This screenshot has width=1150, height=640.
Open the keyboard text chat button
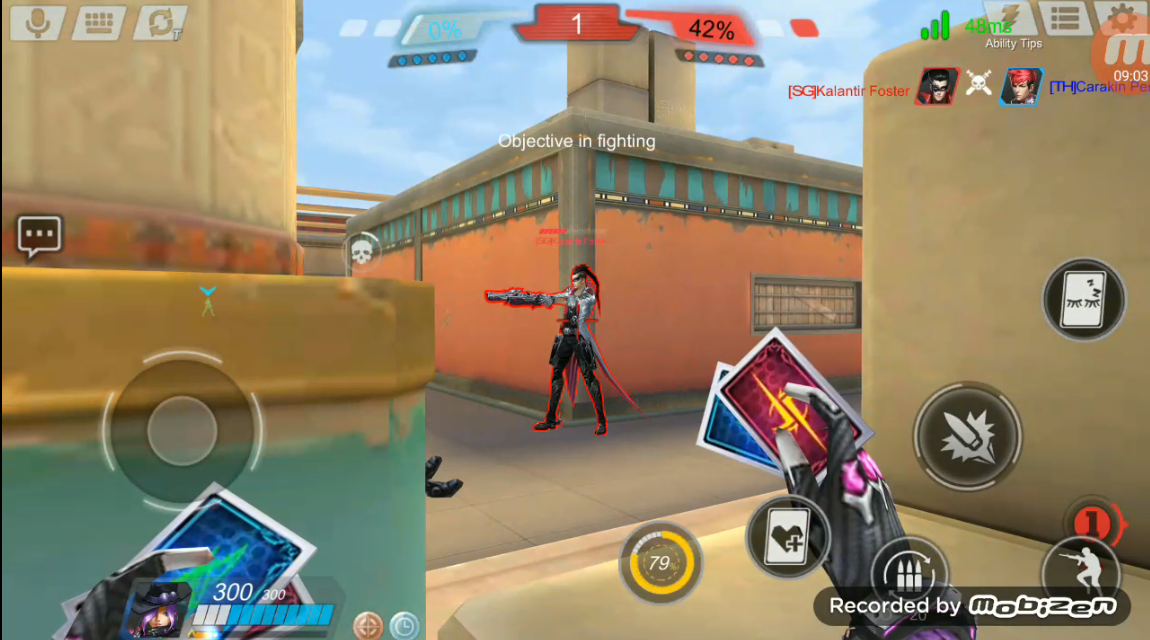pos(98,22)
